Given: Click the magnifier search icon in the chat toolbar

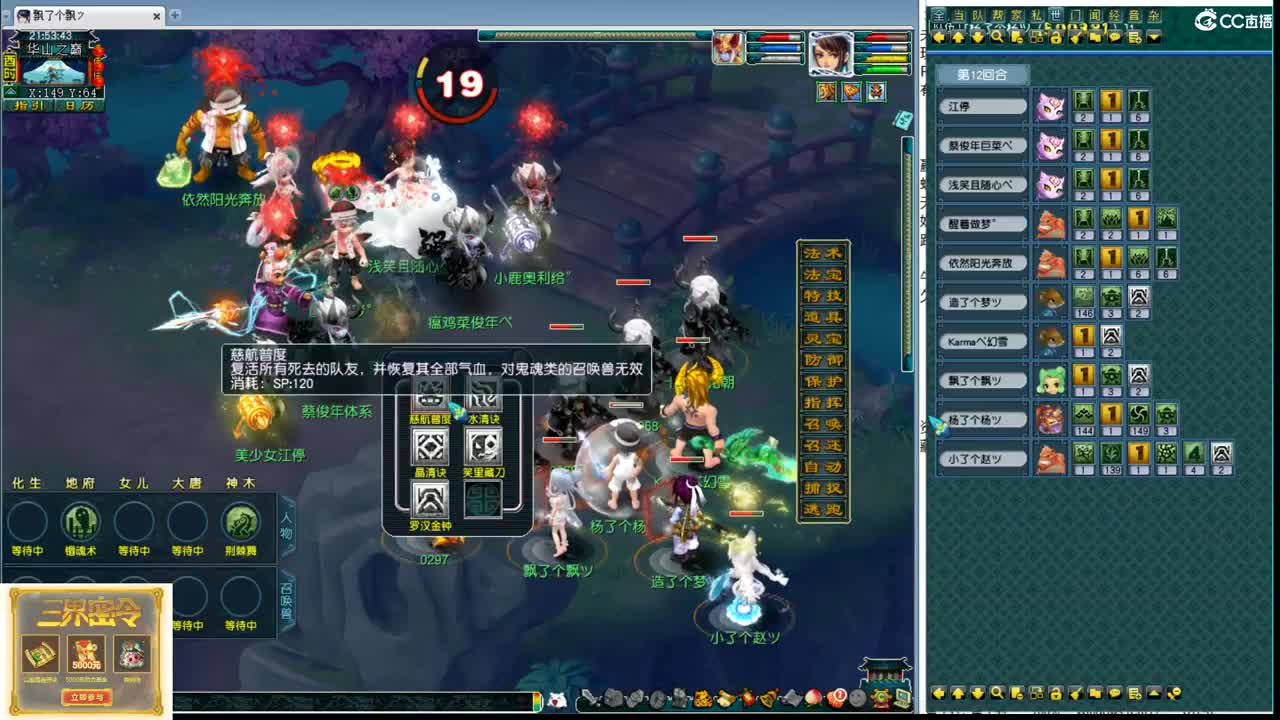Looking at the screenshot, I should [998, 38].
